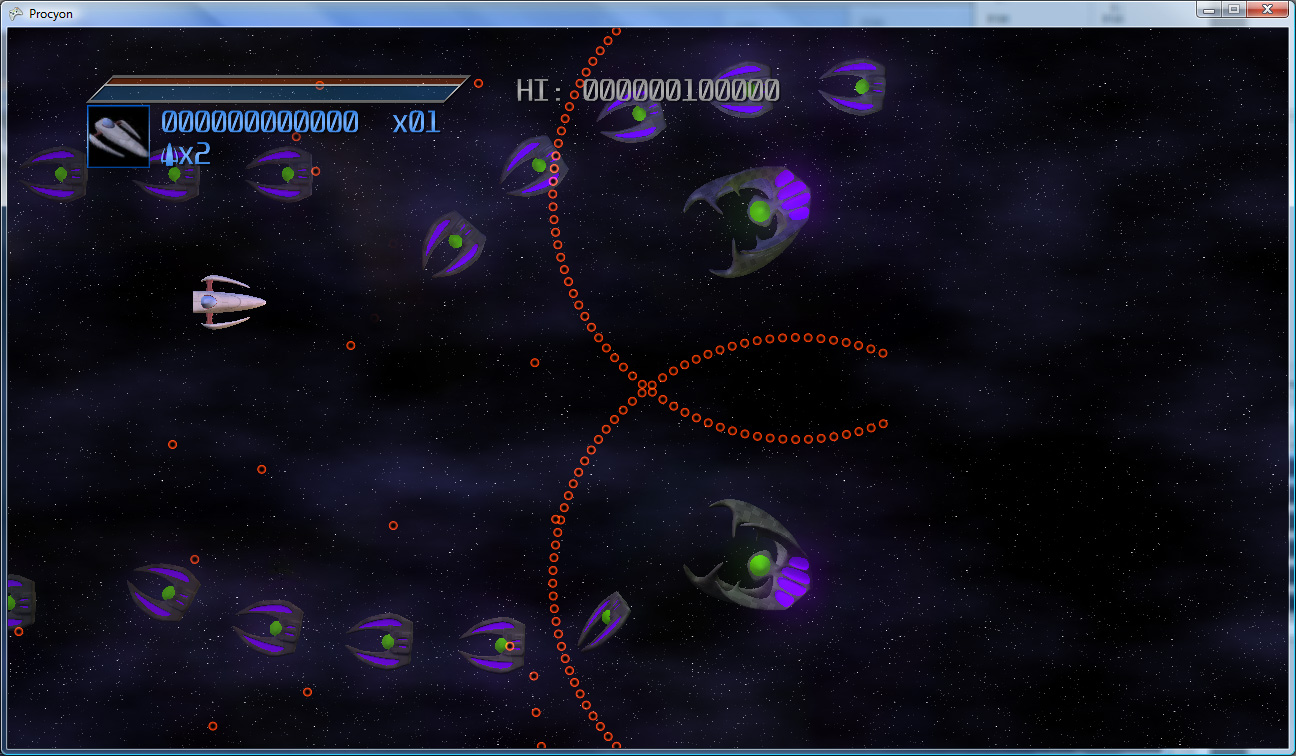This screenshot has height=756, width=1296.
Task: Minimize the Procyon window
Action: (x=1211, y=9)
